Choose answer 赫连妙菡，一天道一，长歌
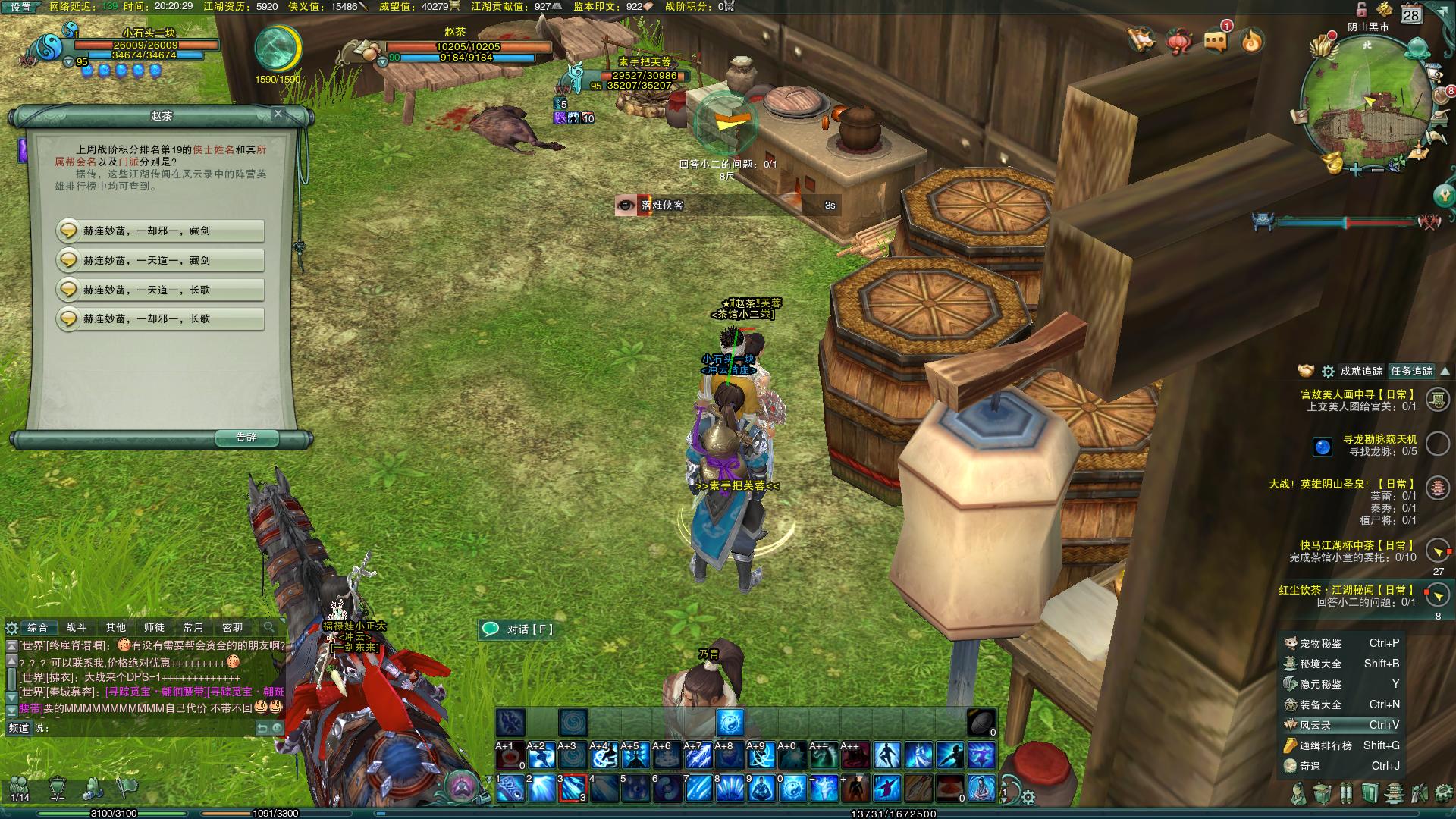Image resolution: width=1456 pixels, height=819 pixels. 160,290
